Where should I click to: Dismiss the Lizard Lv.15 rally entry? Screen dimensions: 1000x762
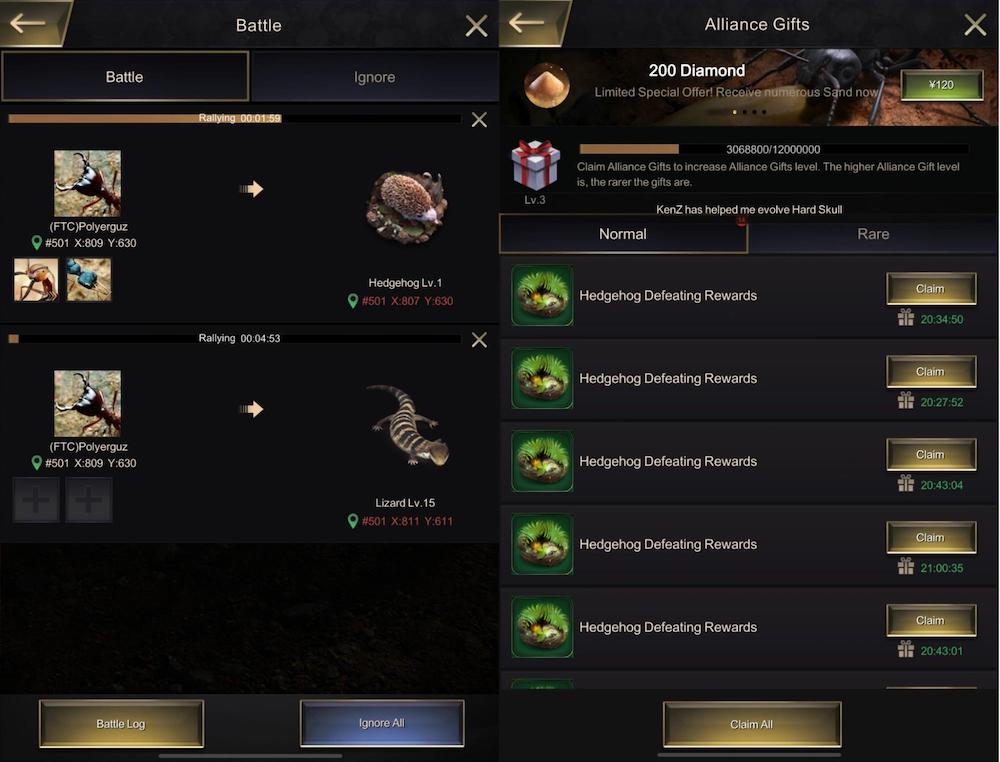[479, 340]
